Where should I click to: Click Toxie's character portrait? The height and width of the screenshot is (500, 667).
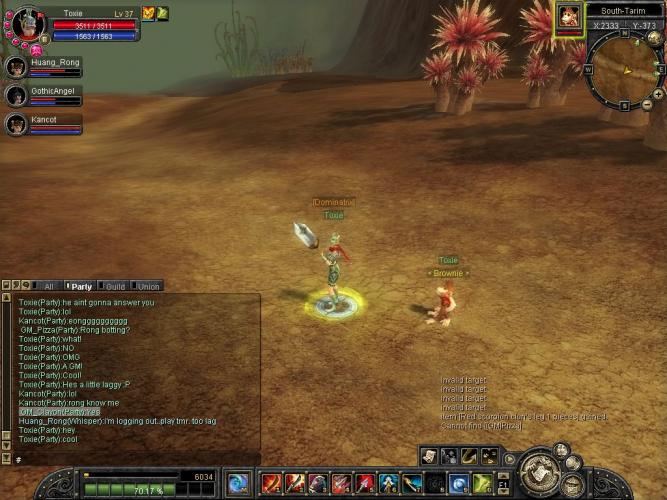[x=26, y=22]
